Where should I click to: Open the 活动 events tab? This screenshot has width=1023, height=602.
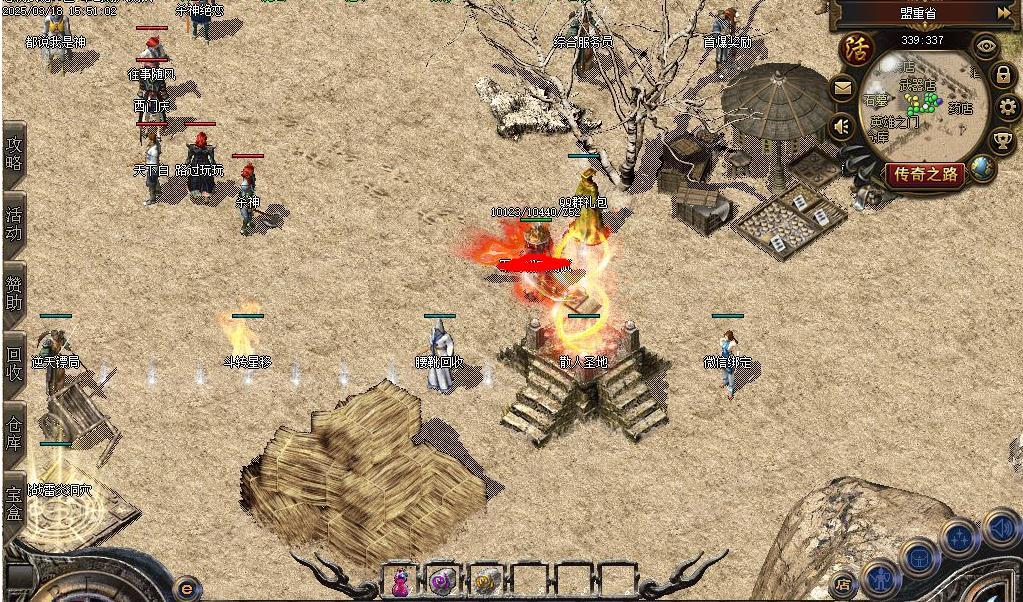(14, 225)
